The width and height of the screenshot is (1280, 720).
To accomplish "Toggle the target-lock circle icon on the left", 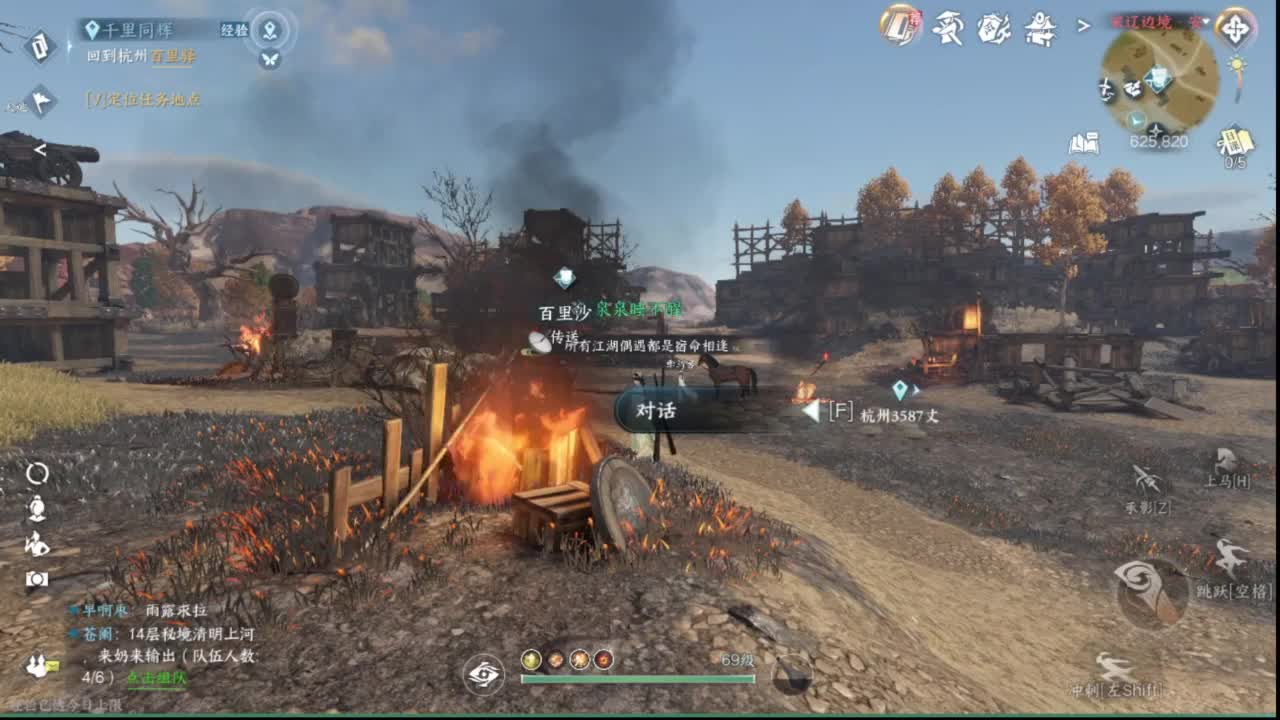I will (38, 473).
